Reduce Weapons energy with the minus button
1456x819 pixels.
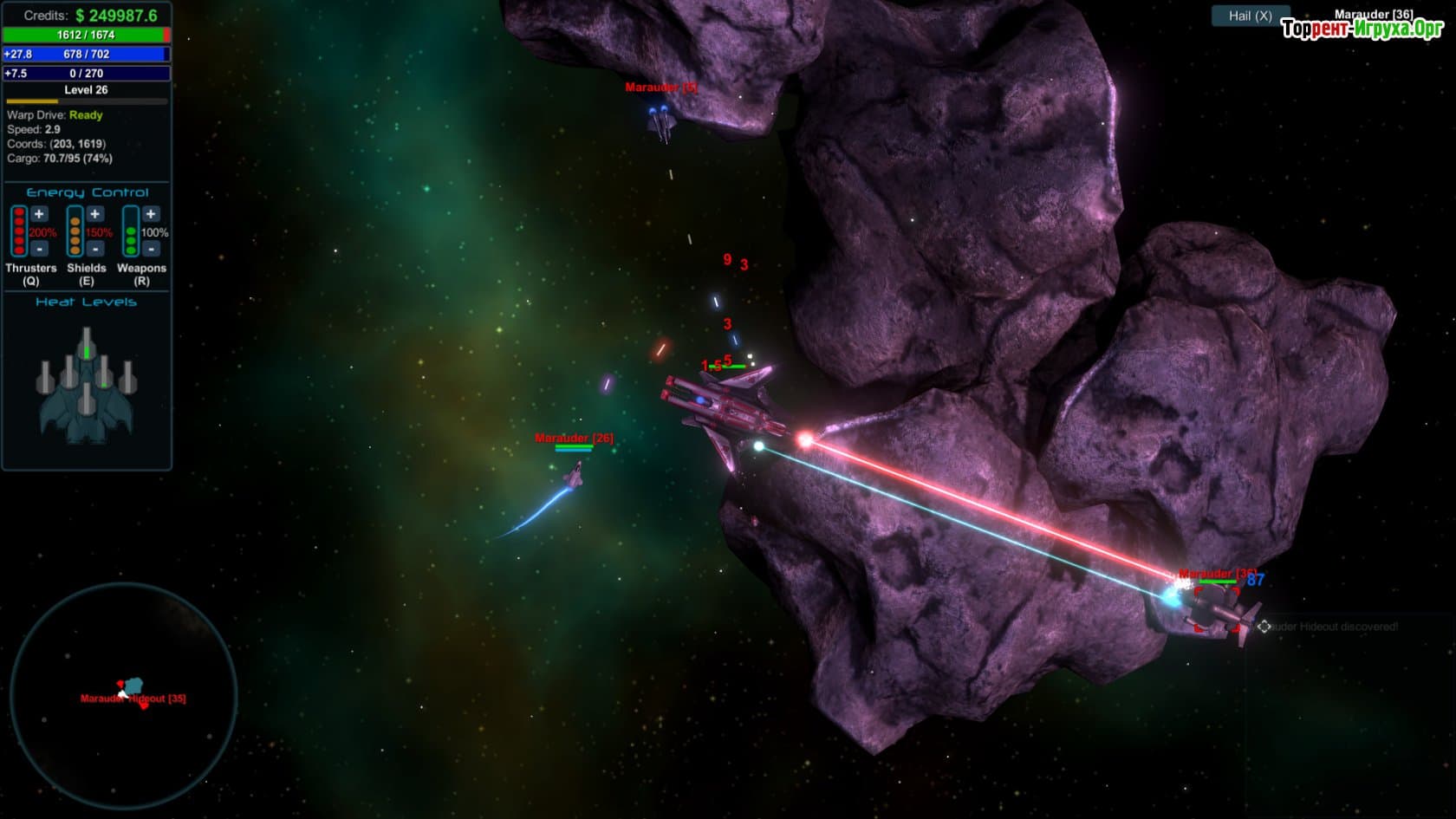151,250
